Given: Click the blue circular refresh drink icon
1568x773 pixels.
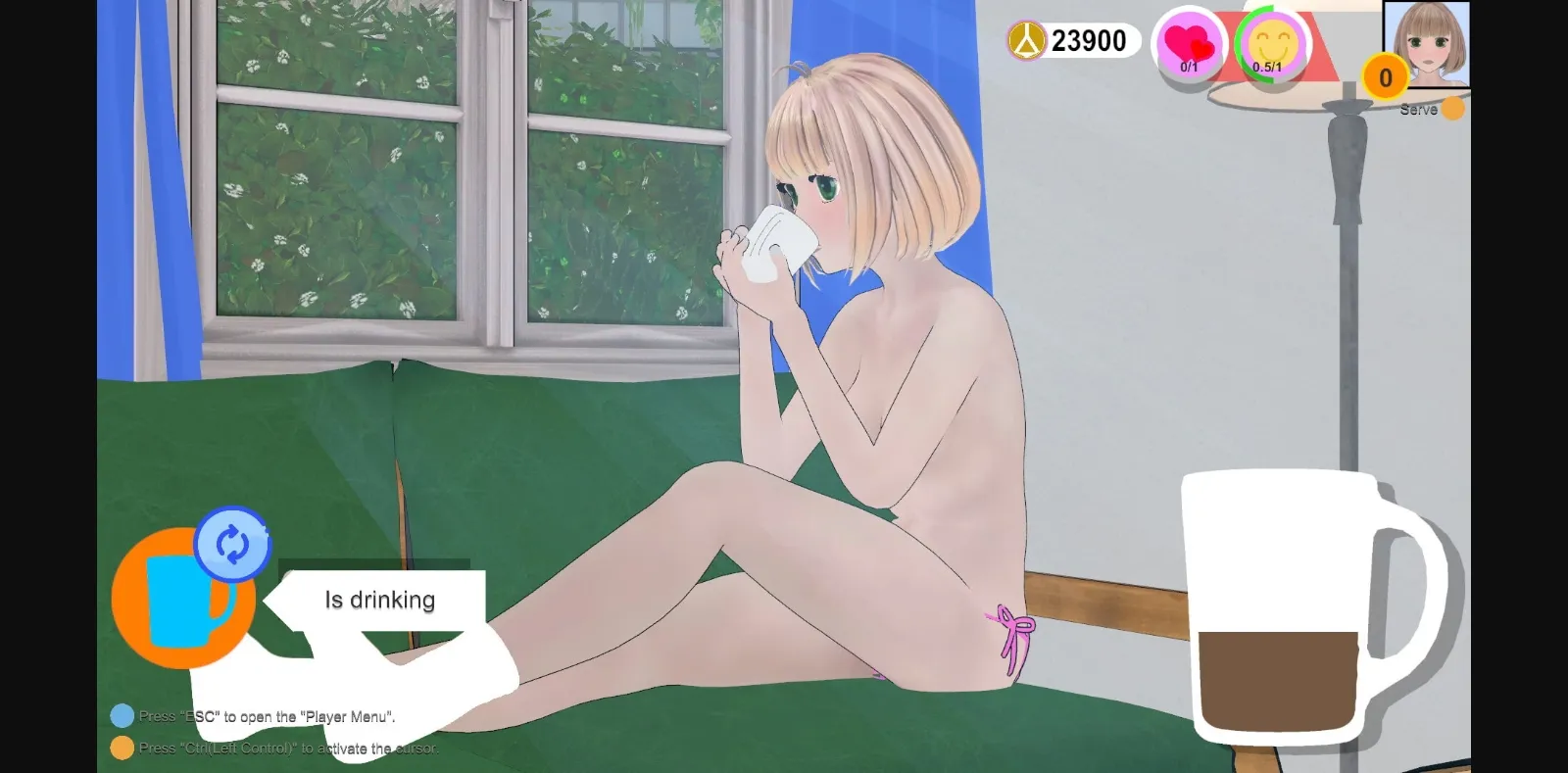Looking at the screenshot, I should coord(232,546).
